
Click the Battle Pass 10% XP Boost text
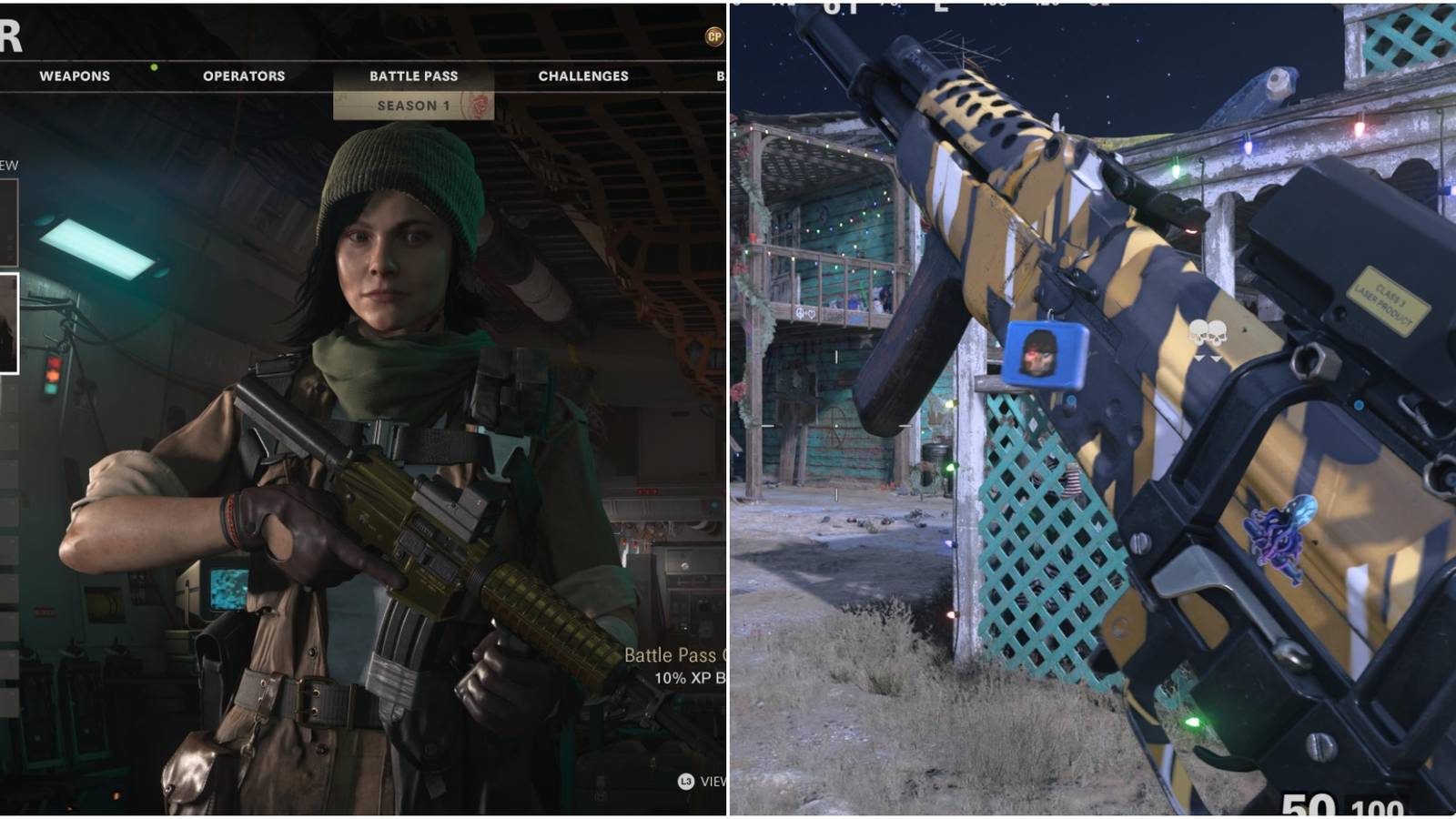pos(678,664)
